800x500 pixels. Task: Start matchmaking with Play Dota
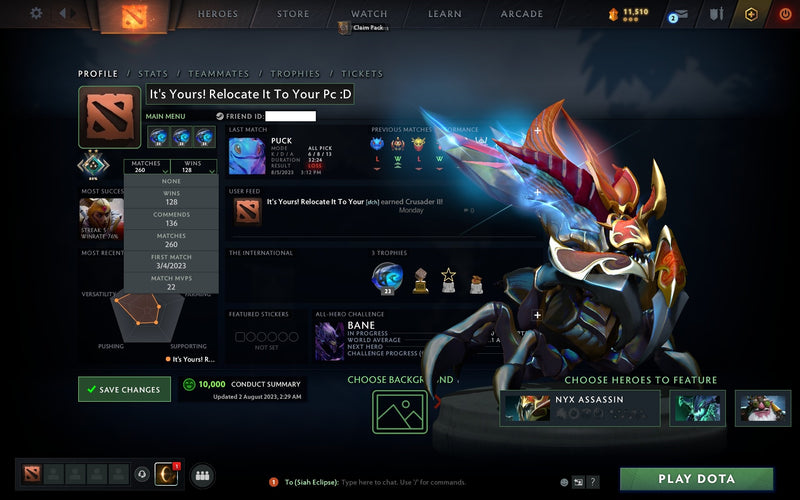[x=696, y=479]
